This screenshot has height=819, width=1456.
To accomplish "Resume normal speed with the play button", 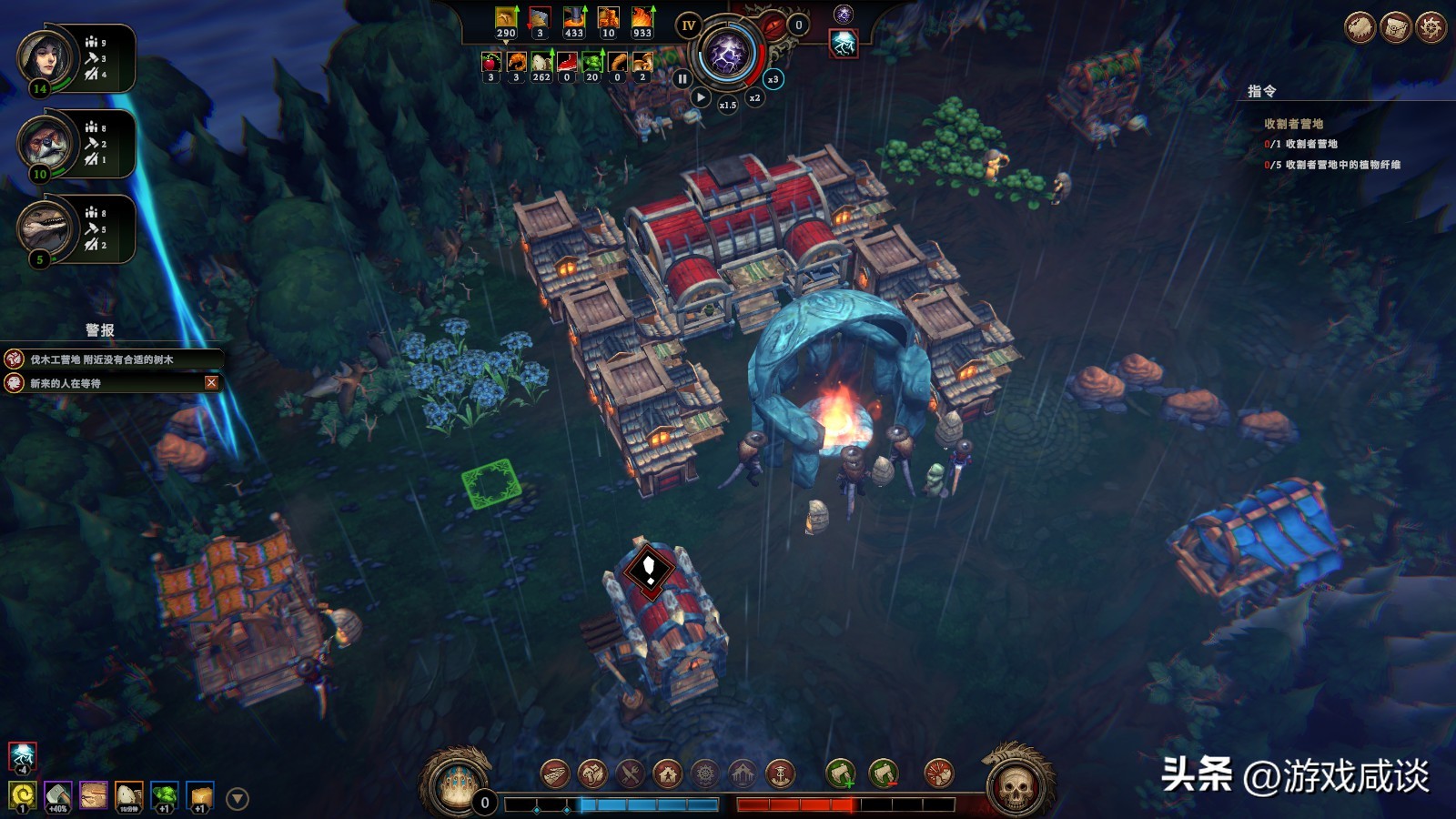I will point(701,96).
